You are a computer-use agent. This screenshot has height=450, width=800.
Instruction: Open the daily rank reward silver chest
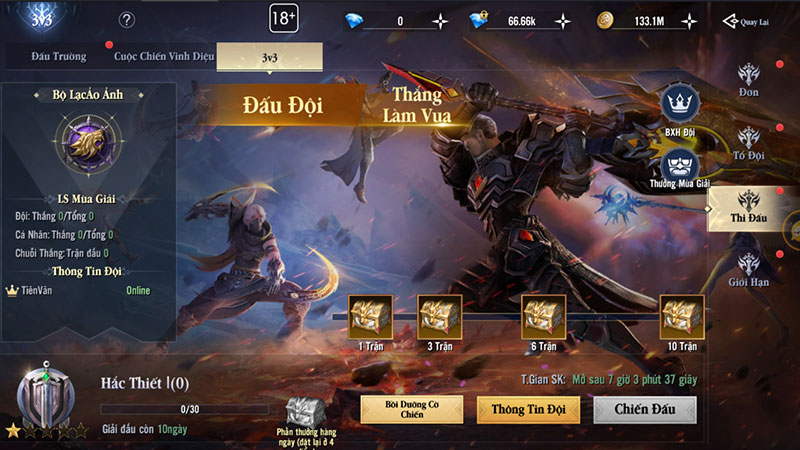point(302,410)
